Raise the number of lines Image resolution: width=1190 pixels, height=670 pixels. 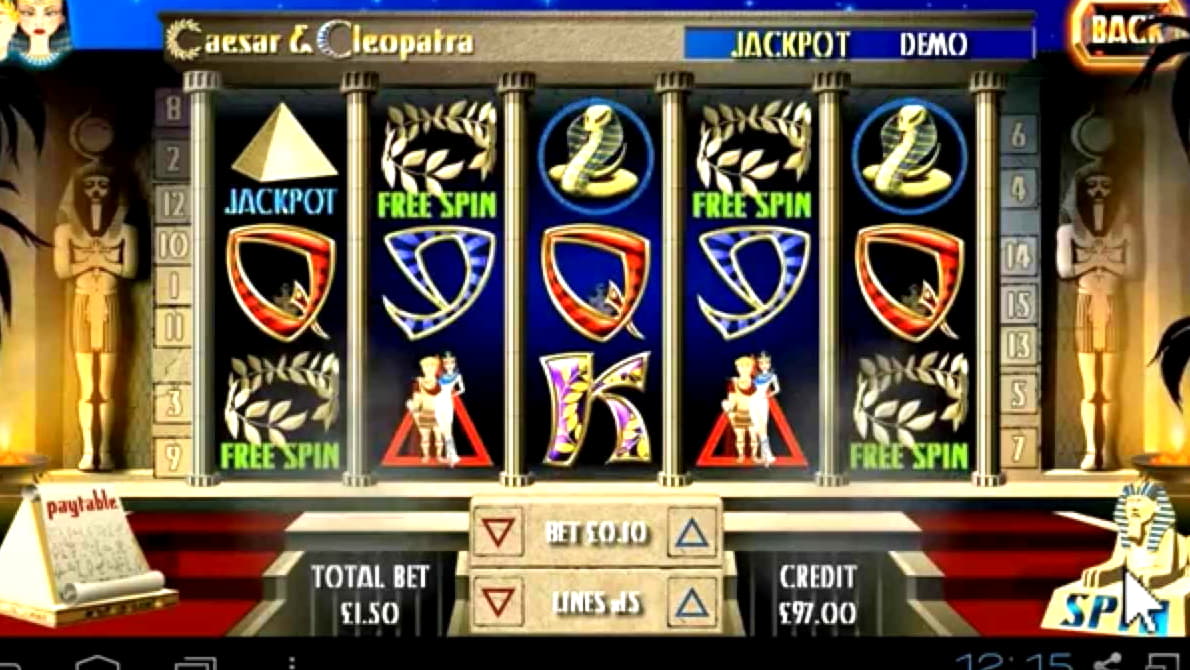(x=692, y=602)
